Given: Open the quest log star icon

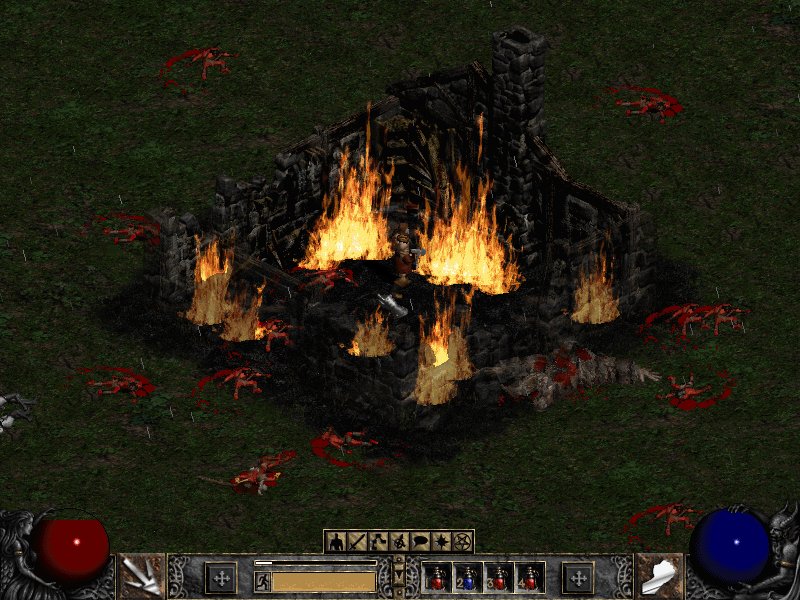Looking at the screenshot, I should point(439,542).
